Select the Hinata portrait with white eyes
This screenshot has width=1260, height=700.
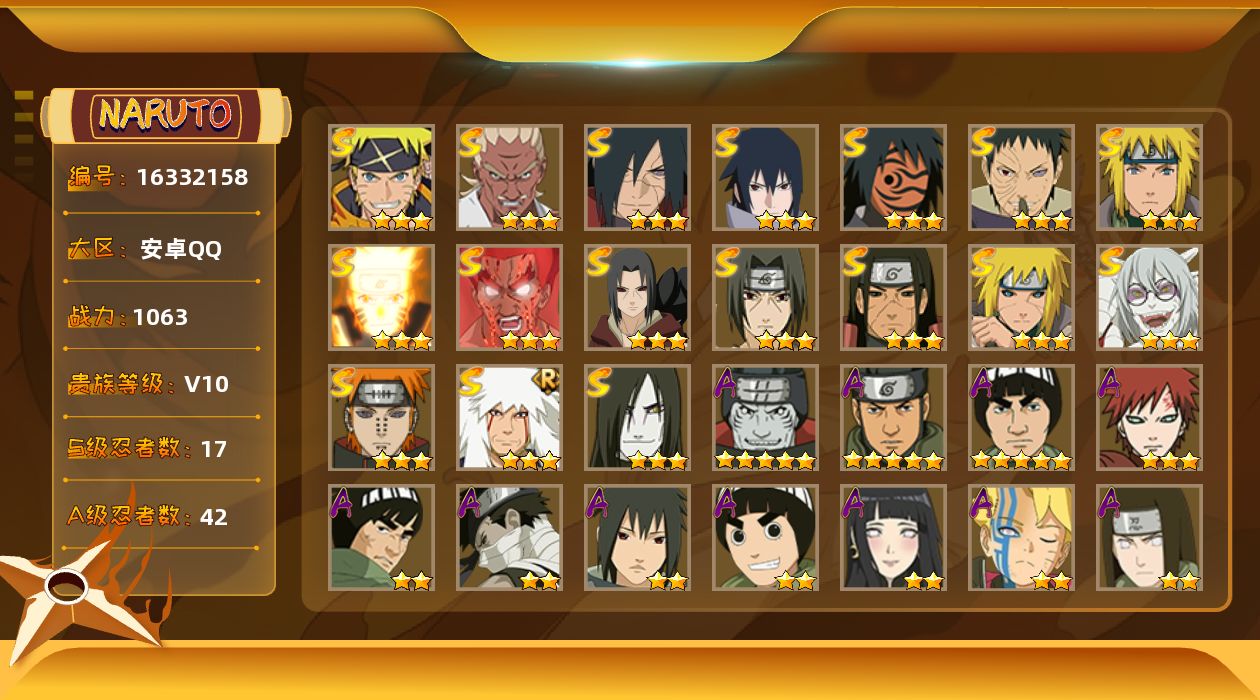(893, 537)
